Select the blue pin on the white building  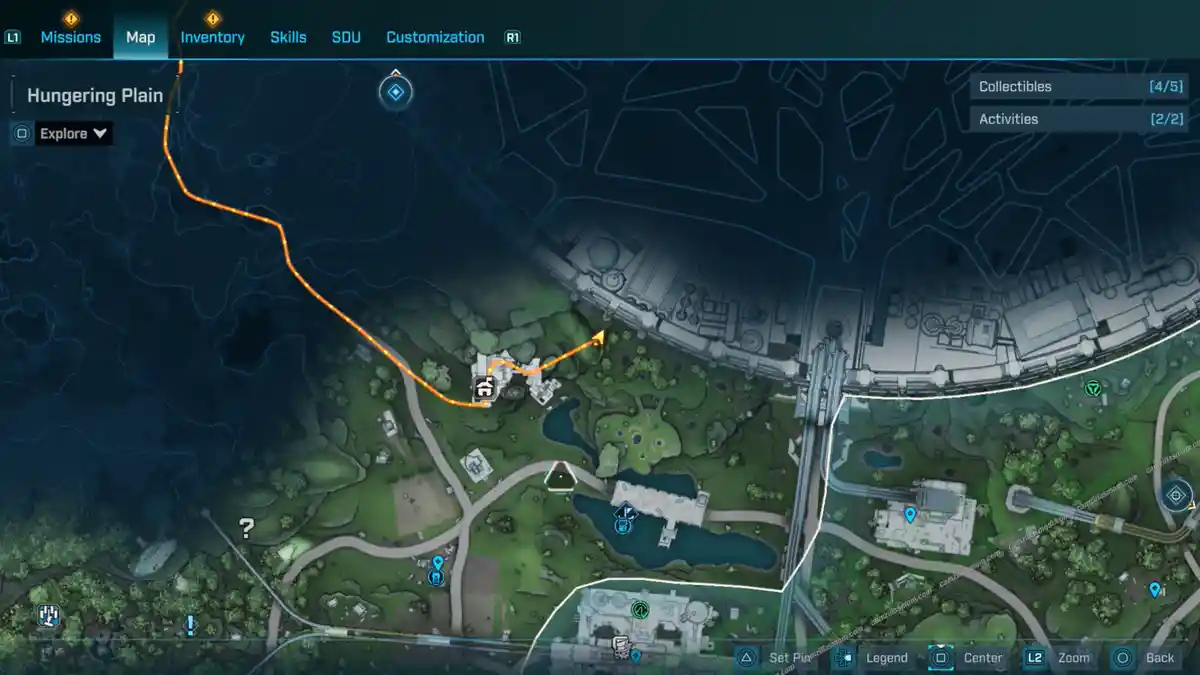pyautogui.click(x=910, y=515)
